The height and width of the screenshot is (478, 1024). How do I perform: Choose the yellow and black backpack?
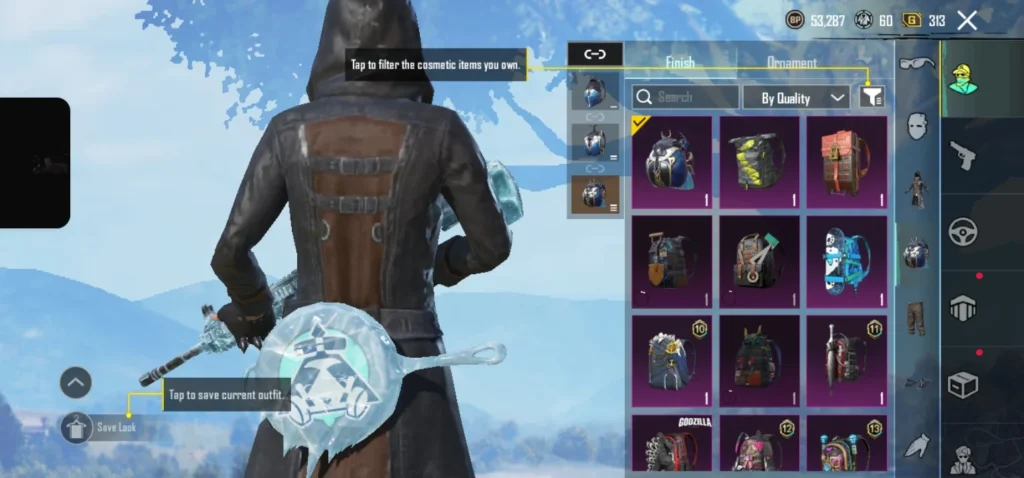coord(759,162)
